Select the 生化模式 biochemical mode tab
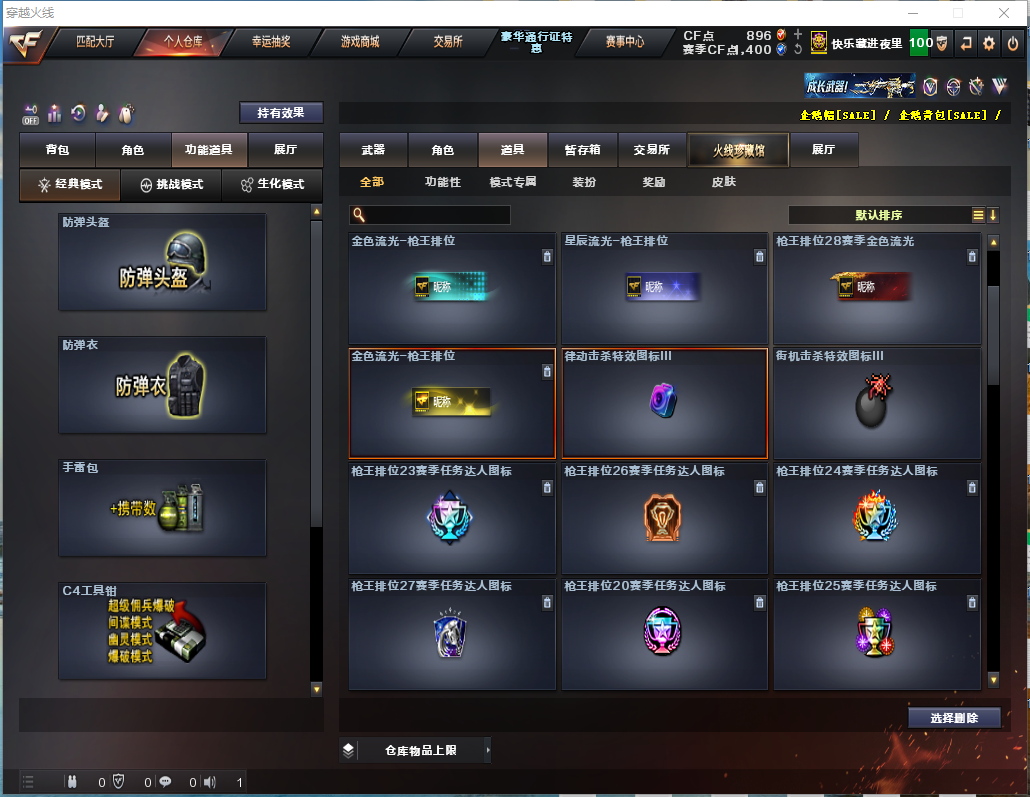 pyautogui.click(x=272, y=185)
